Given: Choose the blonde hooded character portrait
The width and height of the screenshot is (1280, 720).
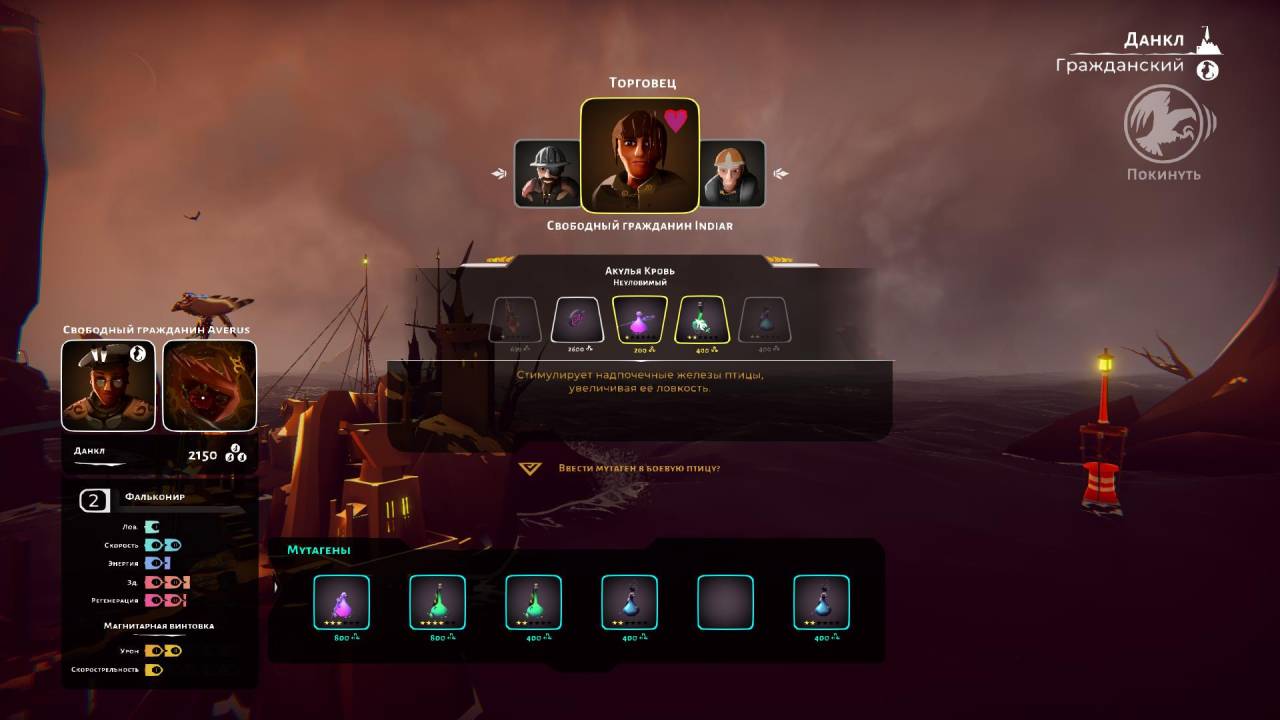Looking at the screenshot, I should click(732, 173).
